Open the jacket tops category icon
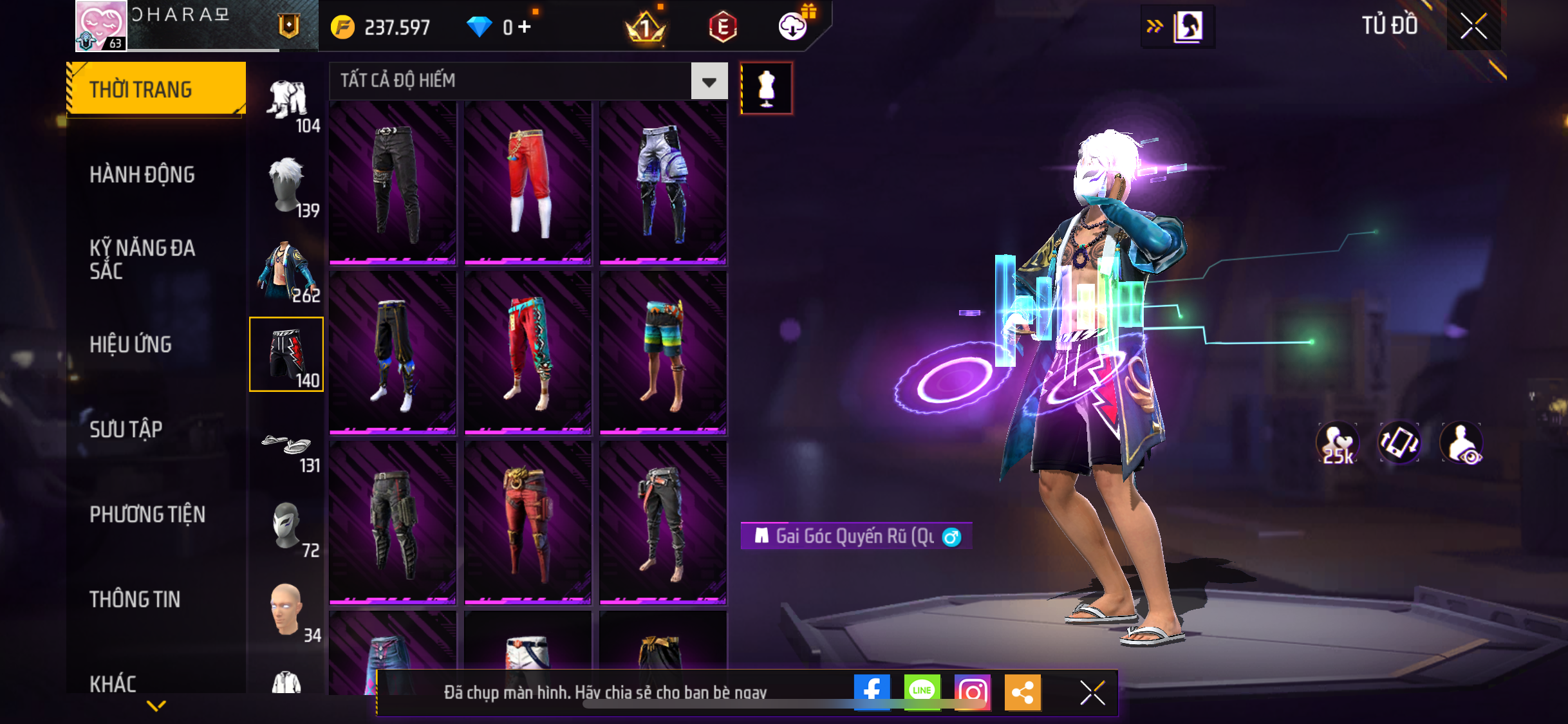Image resolution: width=1568 pixels, height=724 pixels. pos(288,272)
